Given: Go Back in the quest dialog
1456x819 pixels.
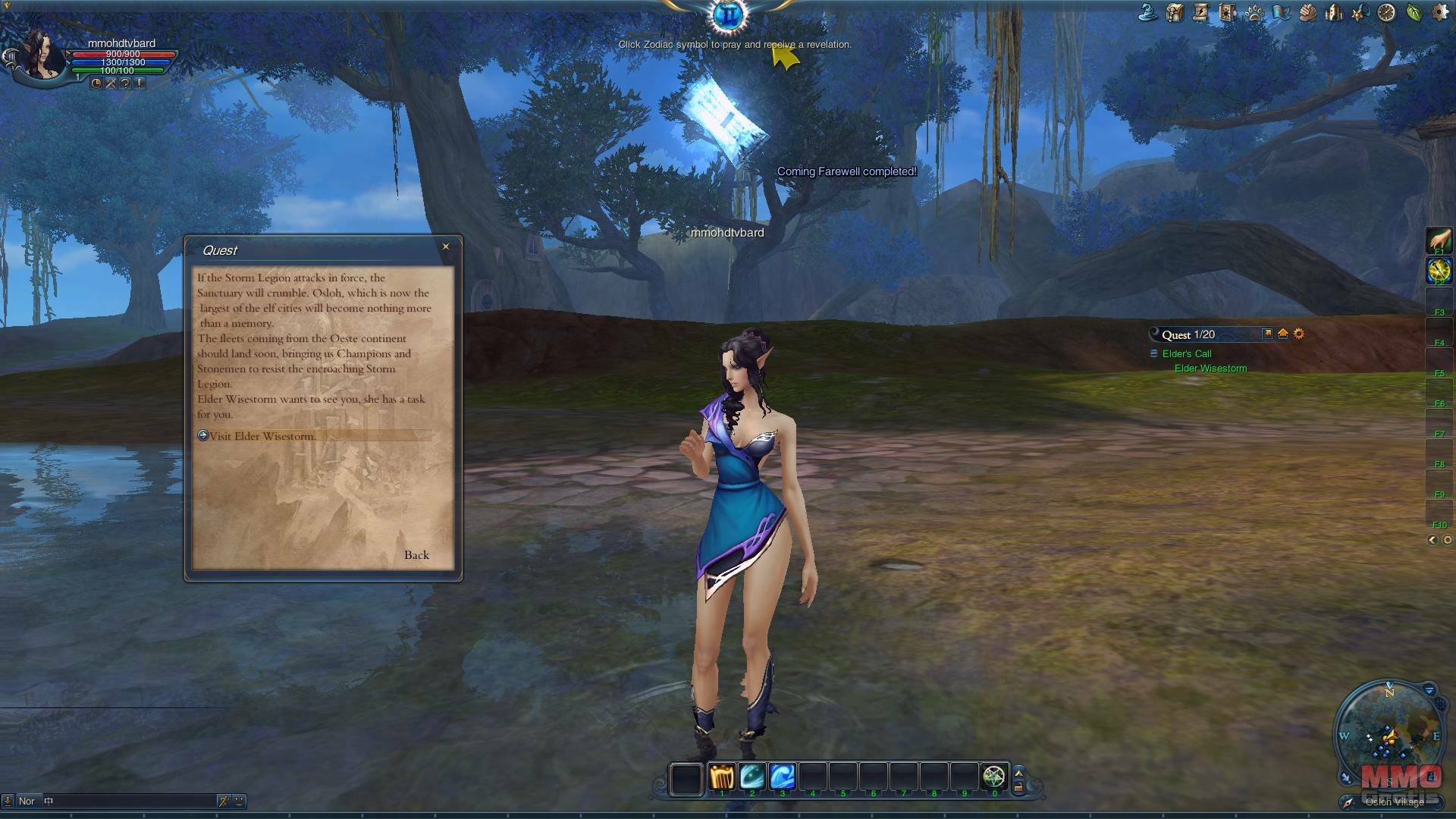Looking at the screenshot, I should point(416,555).
